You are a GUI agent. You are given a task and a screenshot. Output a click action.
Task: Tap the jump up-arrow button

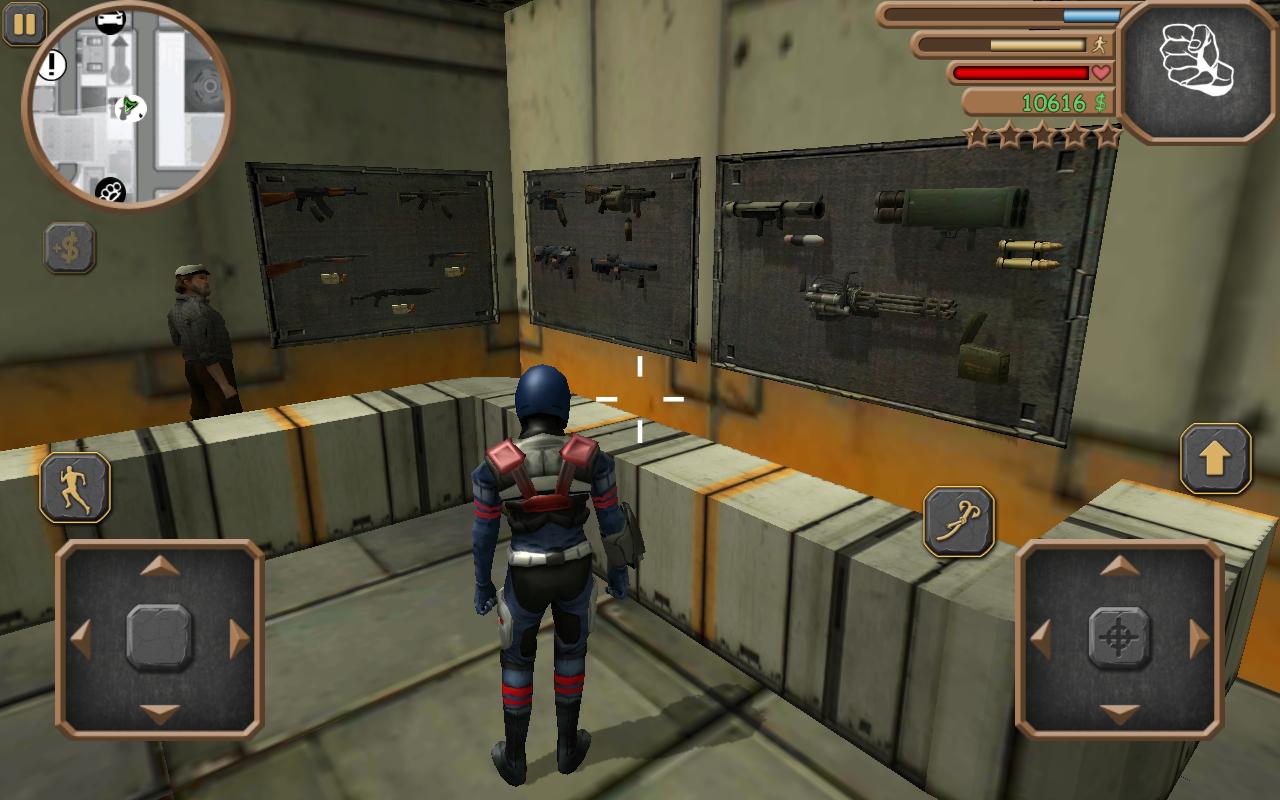pyautogui.click(x=1215, y=459)
